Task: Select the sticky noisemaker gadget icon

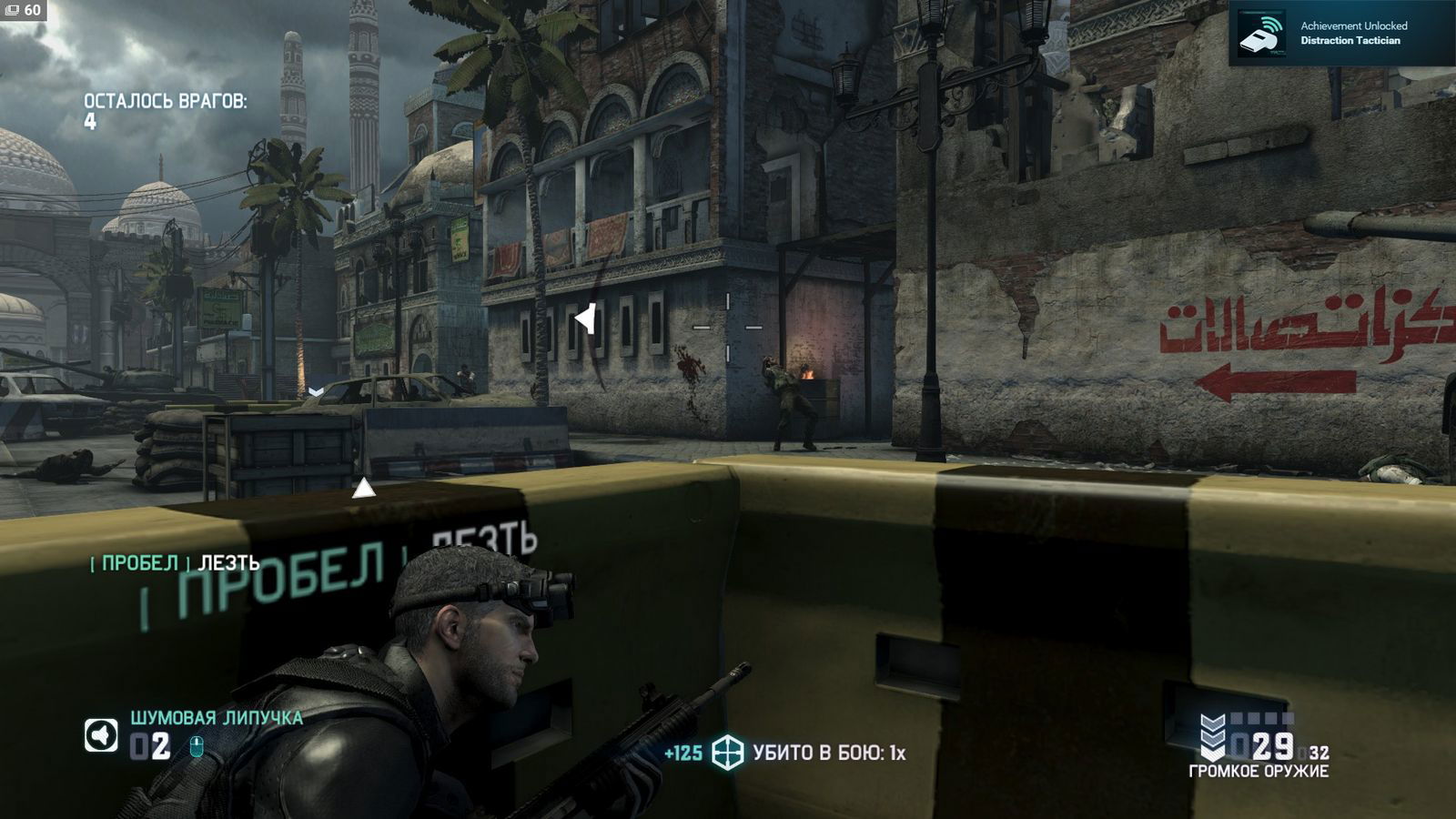Action: pos(101,735)
